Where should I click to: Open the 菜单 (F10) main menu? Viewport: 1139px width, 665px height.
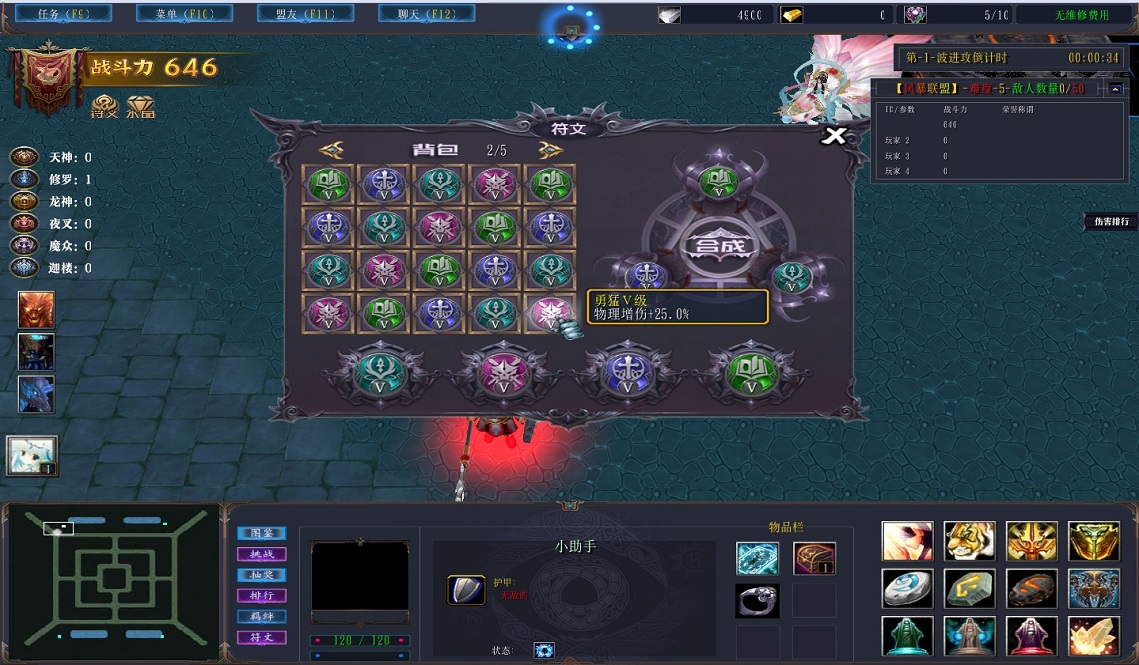tap(167, 14)
